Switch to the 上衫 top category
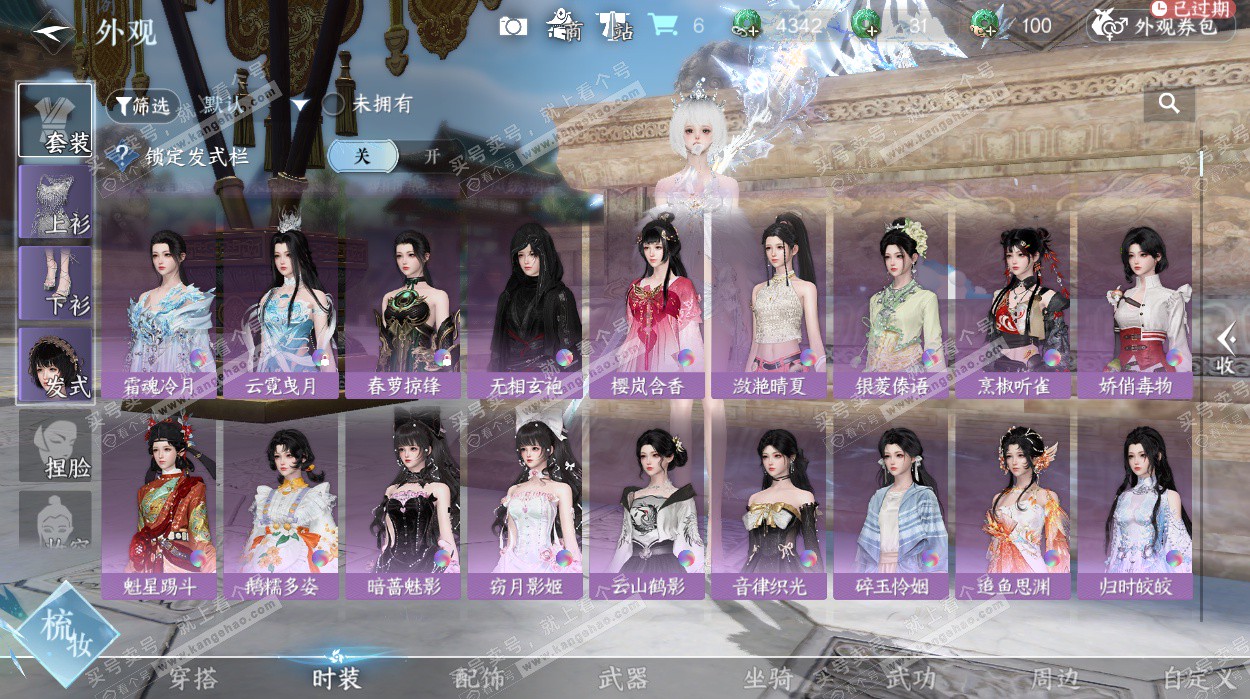This screenshot has width=1250, height=699. (56, 201)
